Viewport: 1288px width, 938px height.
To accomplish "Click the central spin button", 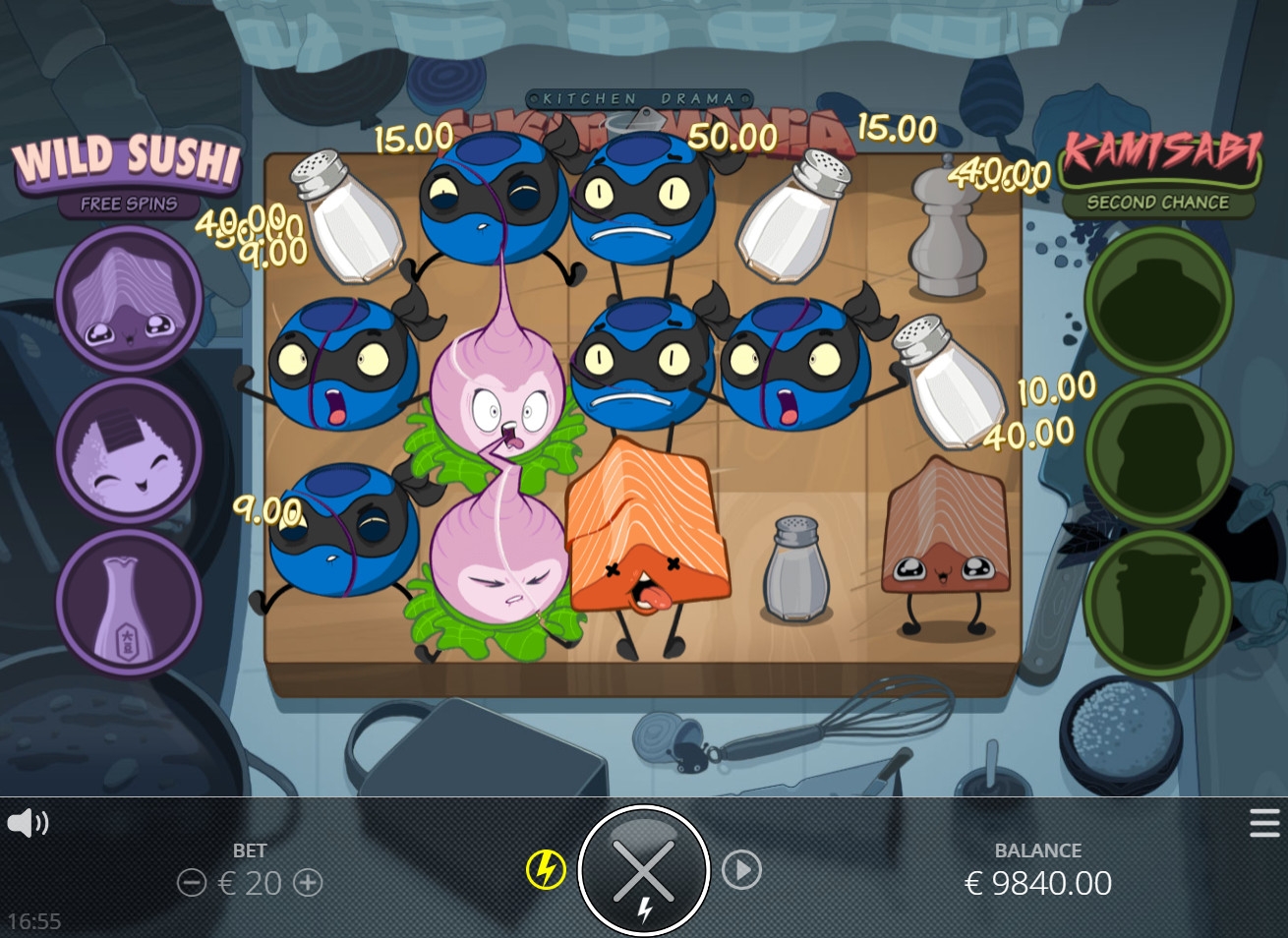I will point(644,869).
